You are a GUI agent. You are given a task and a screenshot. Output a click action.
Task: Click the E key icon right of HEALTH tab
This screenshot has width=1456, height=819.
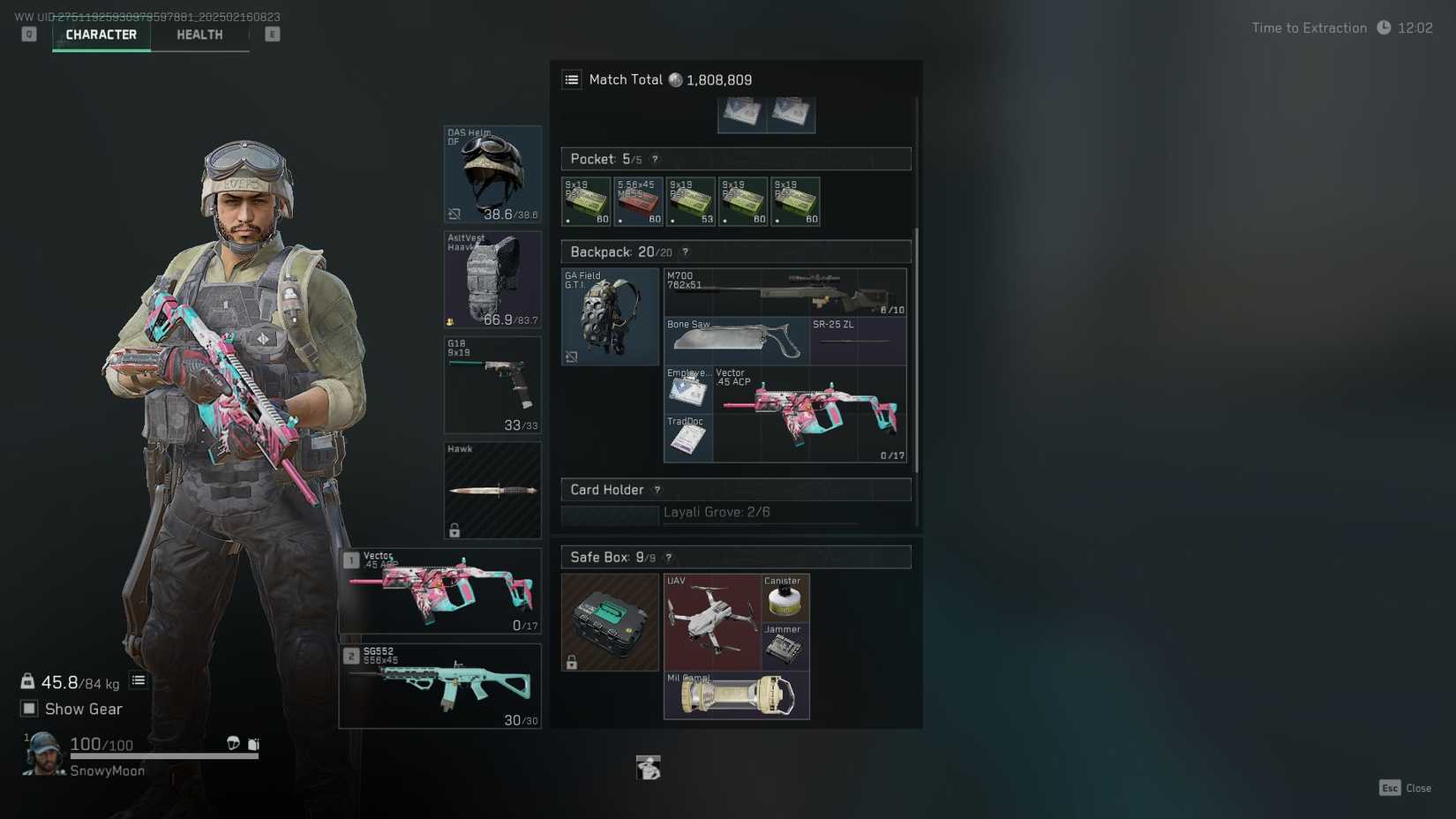point(272,34)
